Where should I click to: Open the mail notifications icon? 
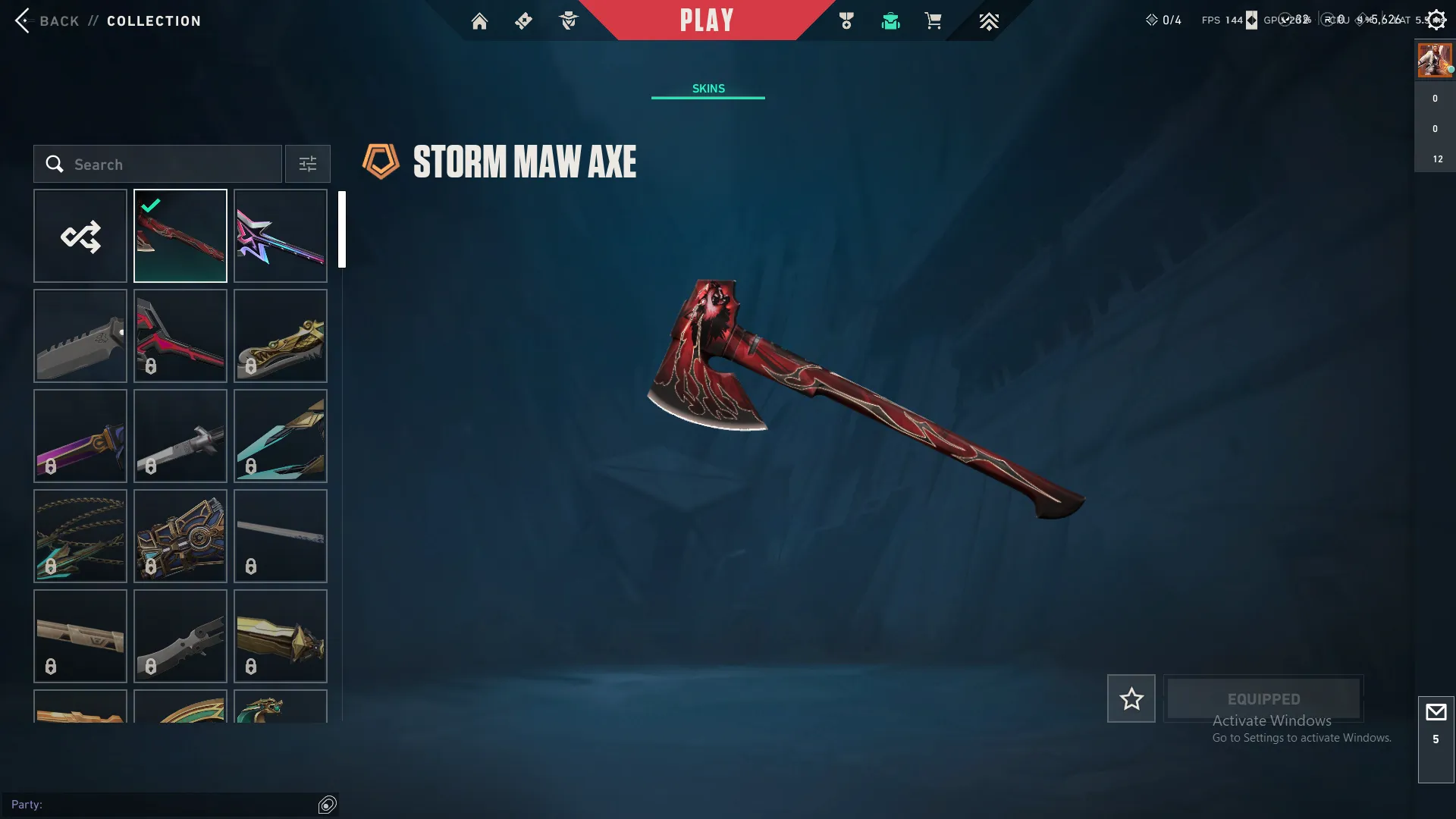pyautogui.click(x=1436, y=711)
